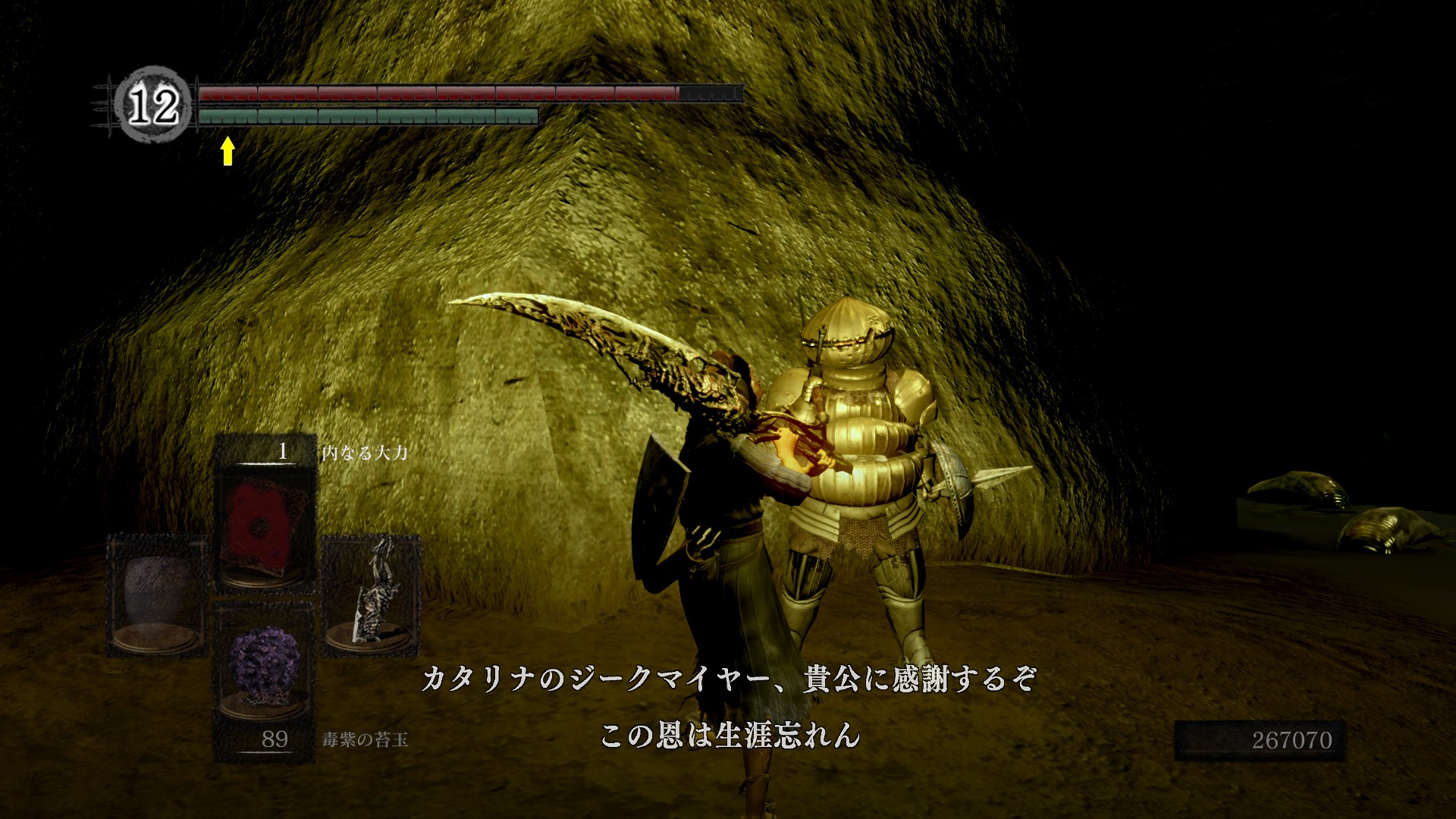Select the bone sword weapon slot

click(371, 595)
